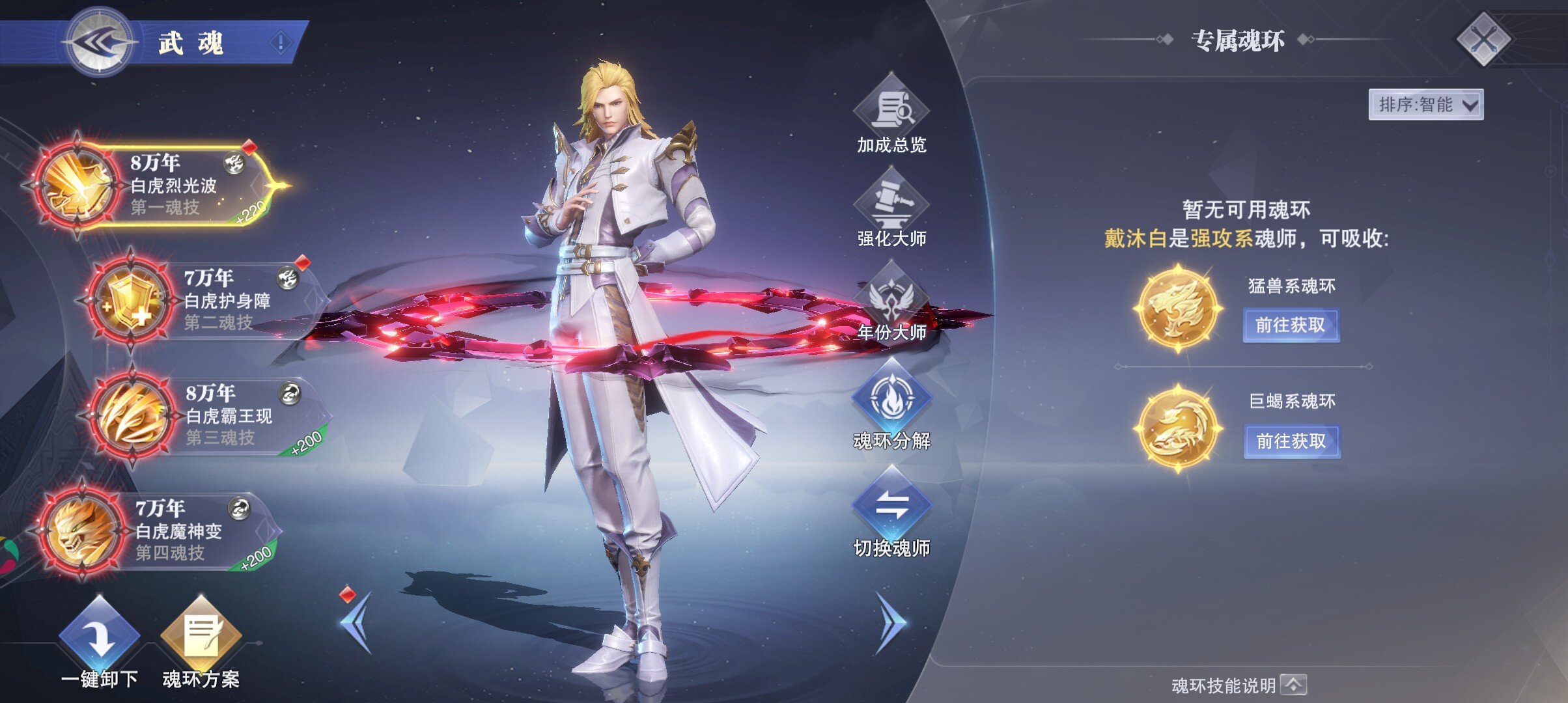This screenshot has width=1568, height=703.
Task: Open the info icon beside the 武魂 title
Action: [x=281, y=43]
